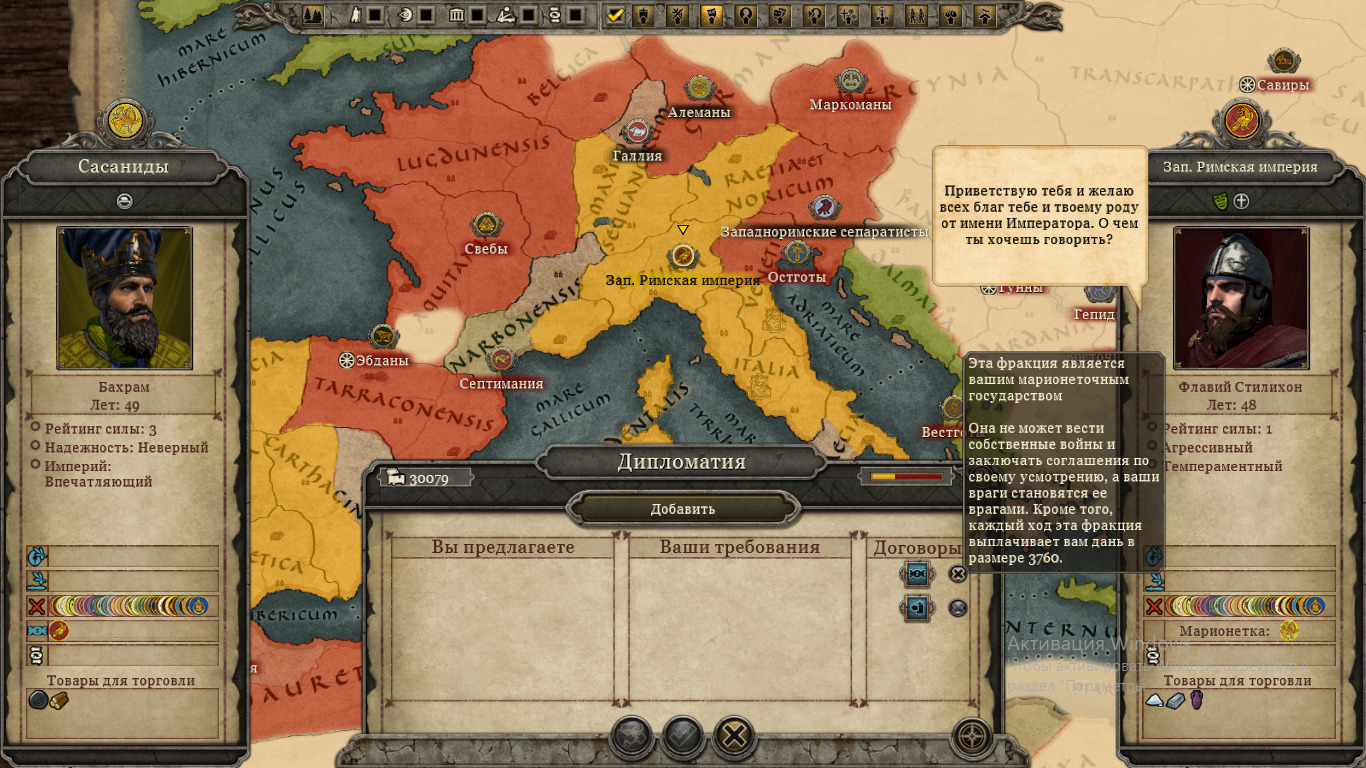Image resolution: width=1366 pixels, height=768 pixels.
Task: Open the compass button in the diplomacy panel
Action: tap(973, 737)
